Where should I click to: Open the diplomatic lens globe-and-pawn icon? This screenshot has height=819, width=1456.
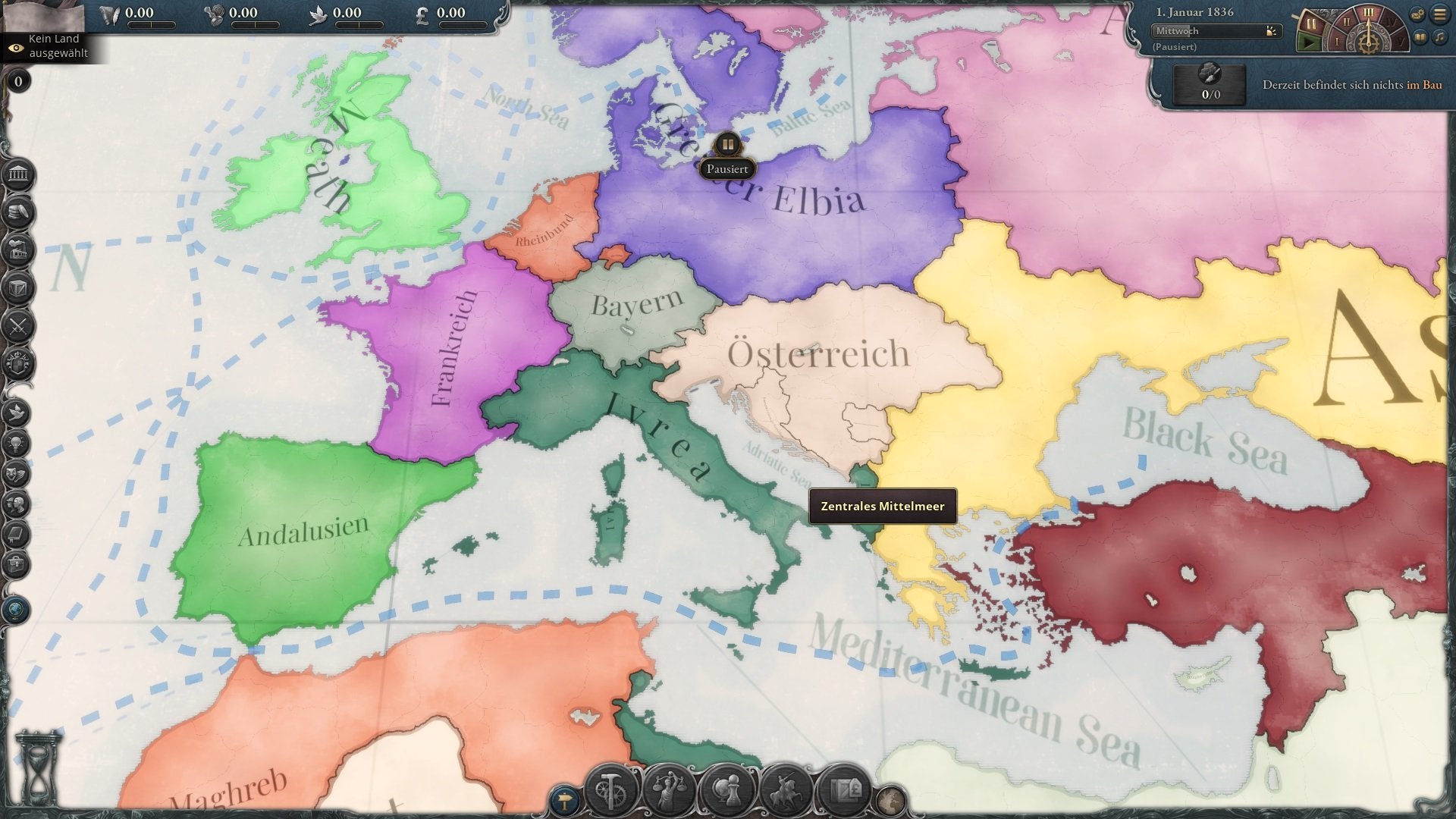tap(727, 791)
